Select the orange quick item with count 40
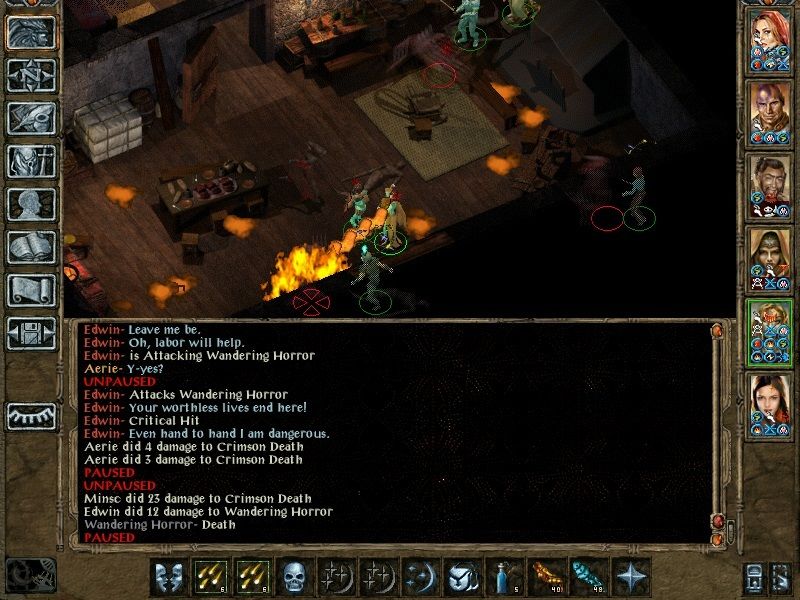800x600 pixels. pos(545,577)
